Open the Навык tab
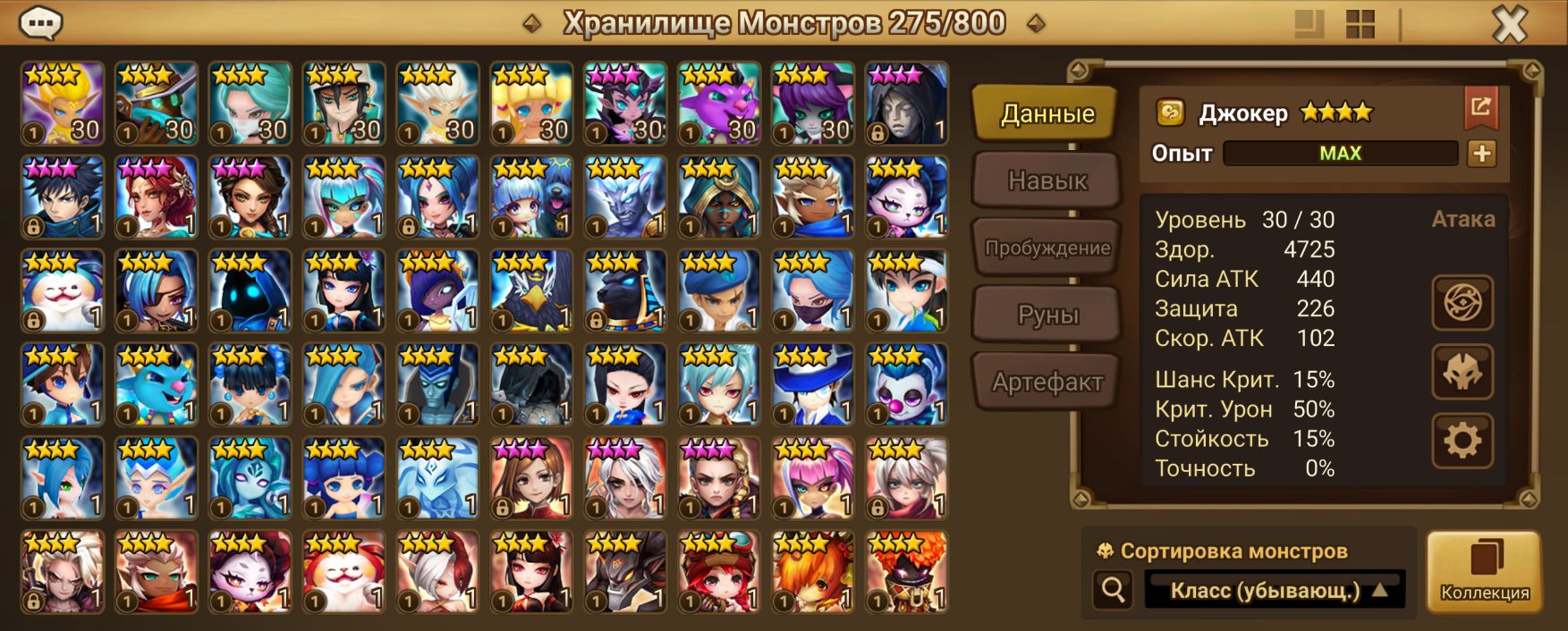This screenshot has height=631, width=1568. [1047, 181]
